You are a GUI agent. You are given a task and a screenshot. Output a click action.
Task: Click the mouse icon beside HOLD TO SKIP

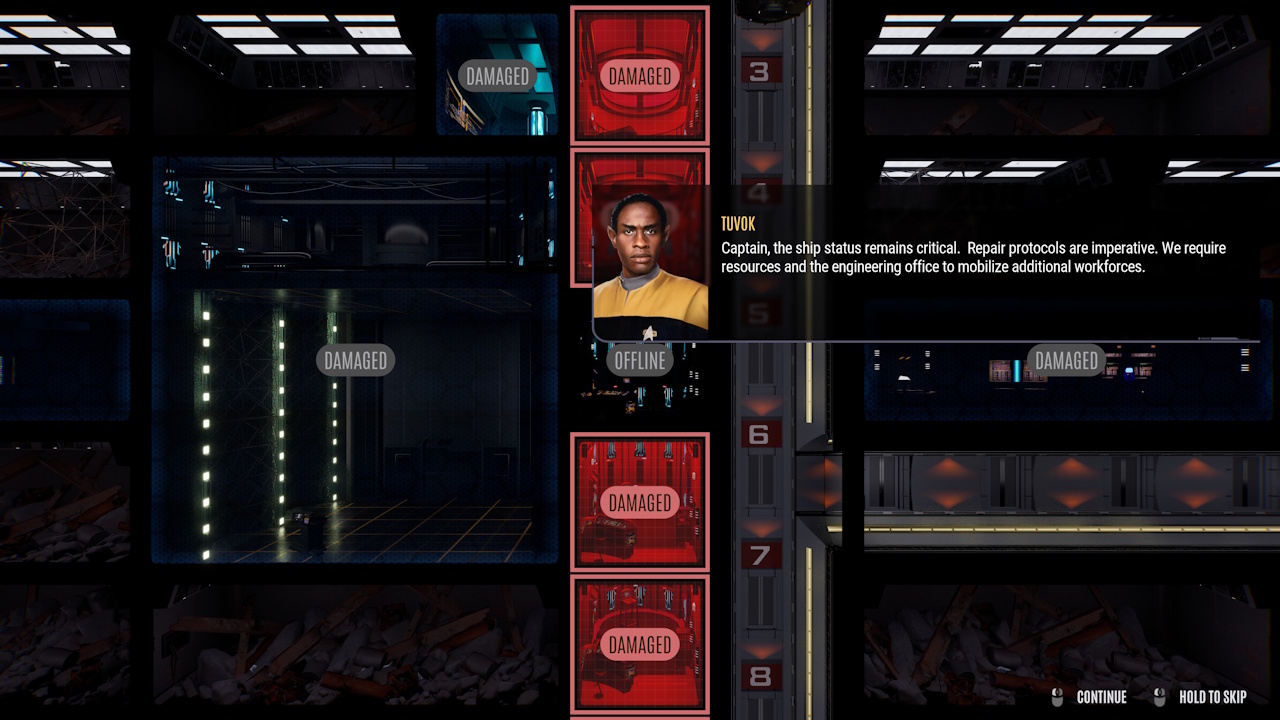click(x=1158, y=697)
